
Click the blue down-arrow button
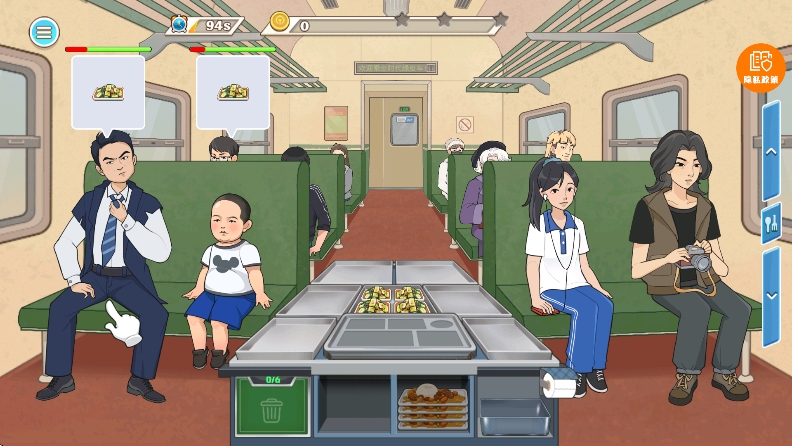click(771, 295)
